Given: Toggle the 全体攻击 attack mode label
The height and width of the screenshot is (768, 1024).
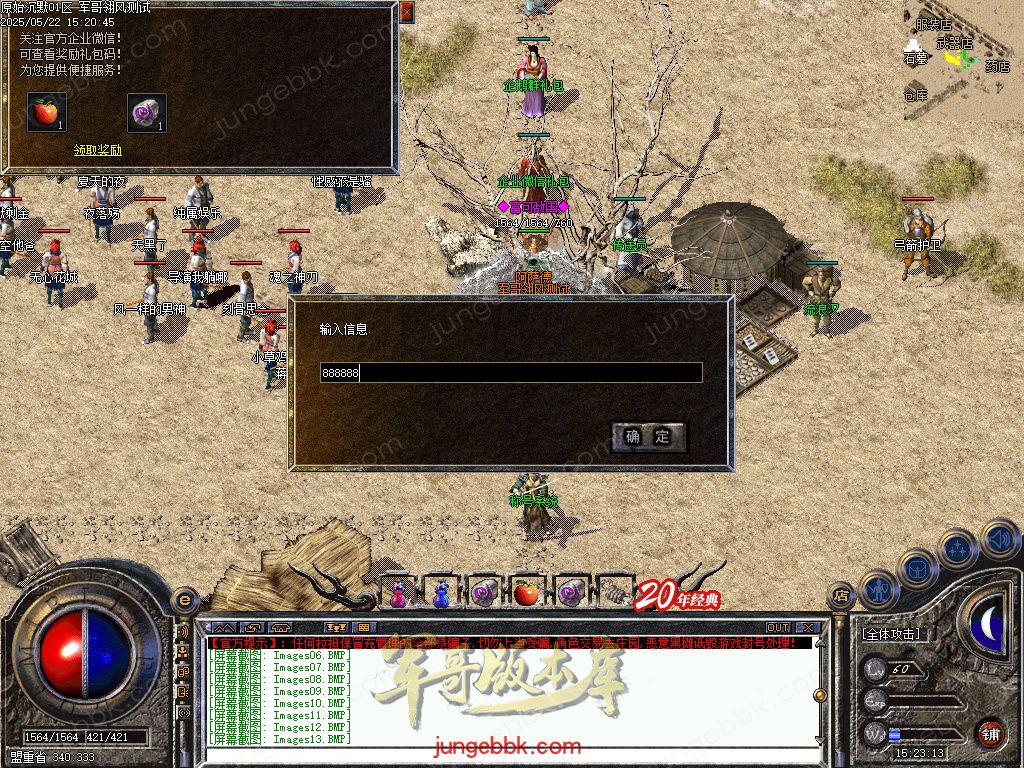Looking at the screenshot, I should pyautogui.click(x=892, y=633).
